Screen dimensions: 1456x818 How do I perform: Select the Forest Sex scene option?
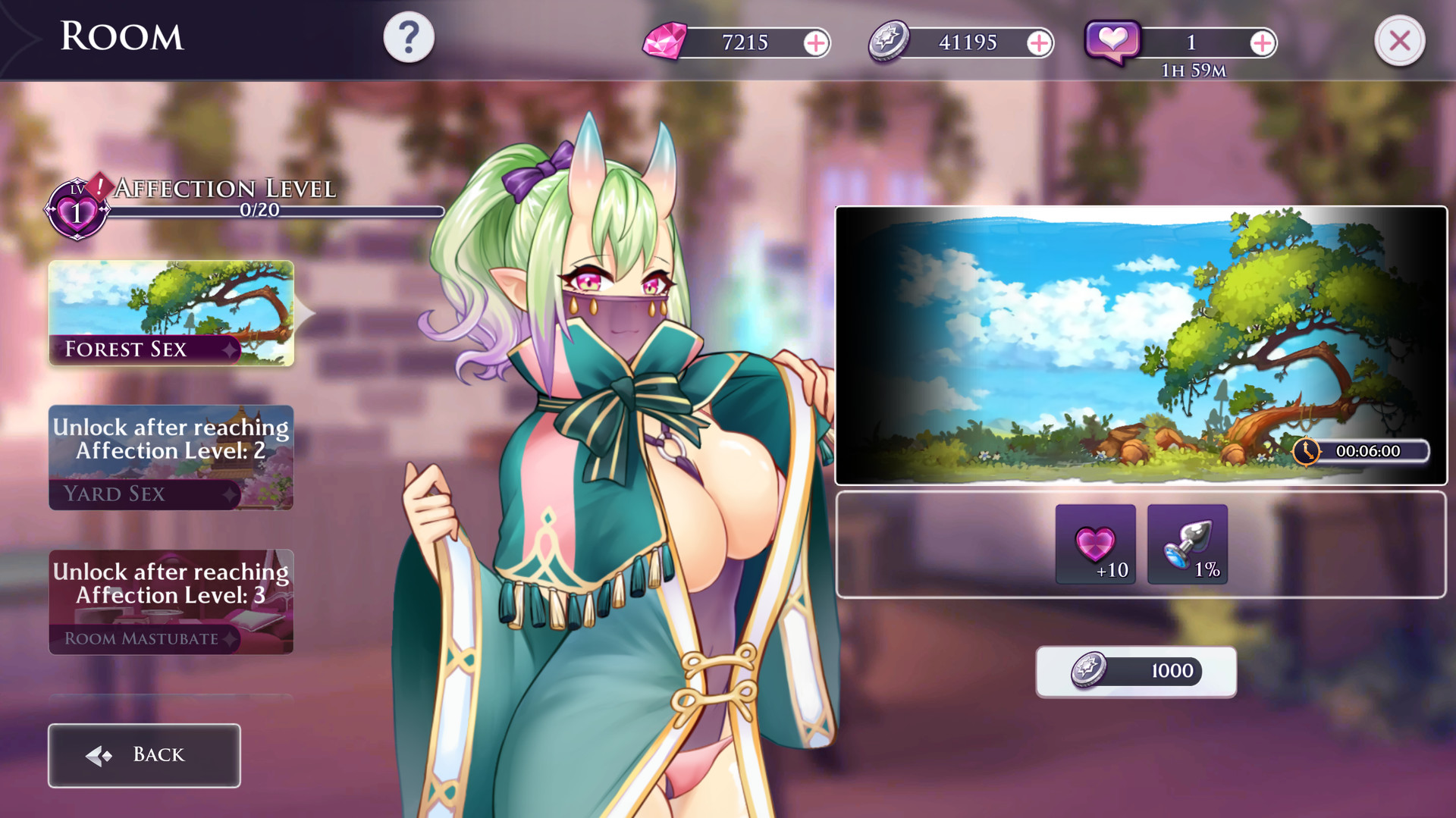[x=170, y=314]
